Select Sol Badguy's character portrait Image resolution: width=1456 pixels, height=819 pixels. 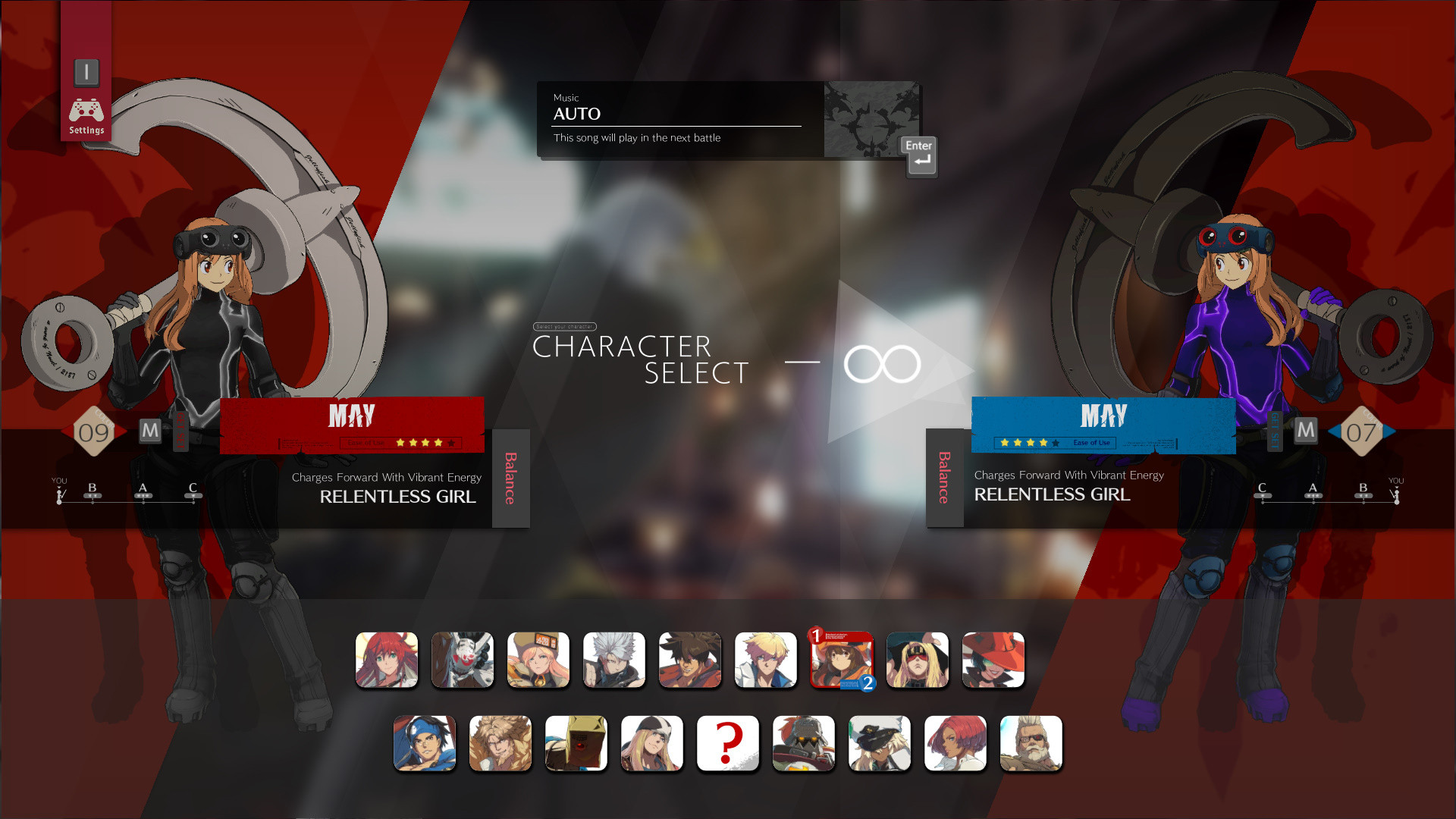click(x=689, y=660)
